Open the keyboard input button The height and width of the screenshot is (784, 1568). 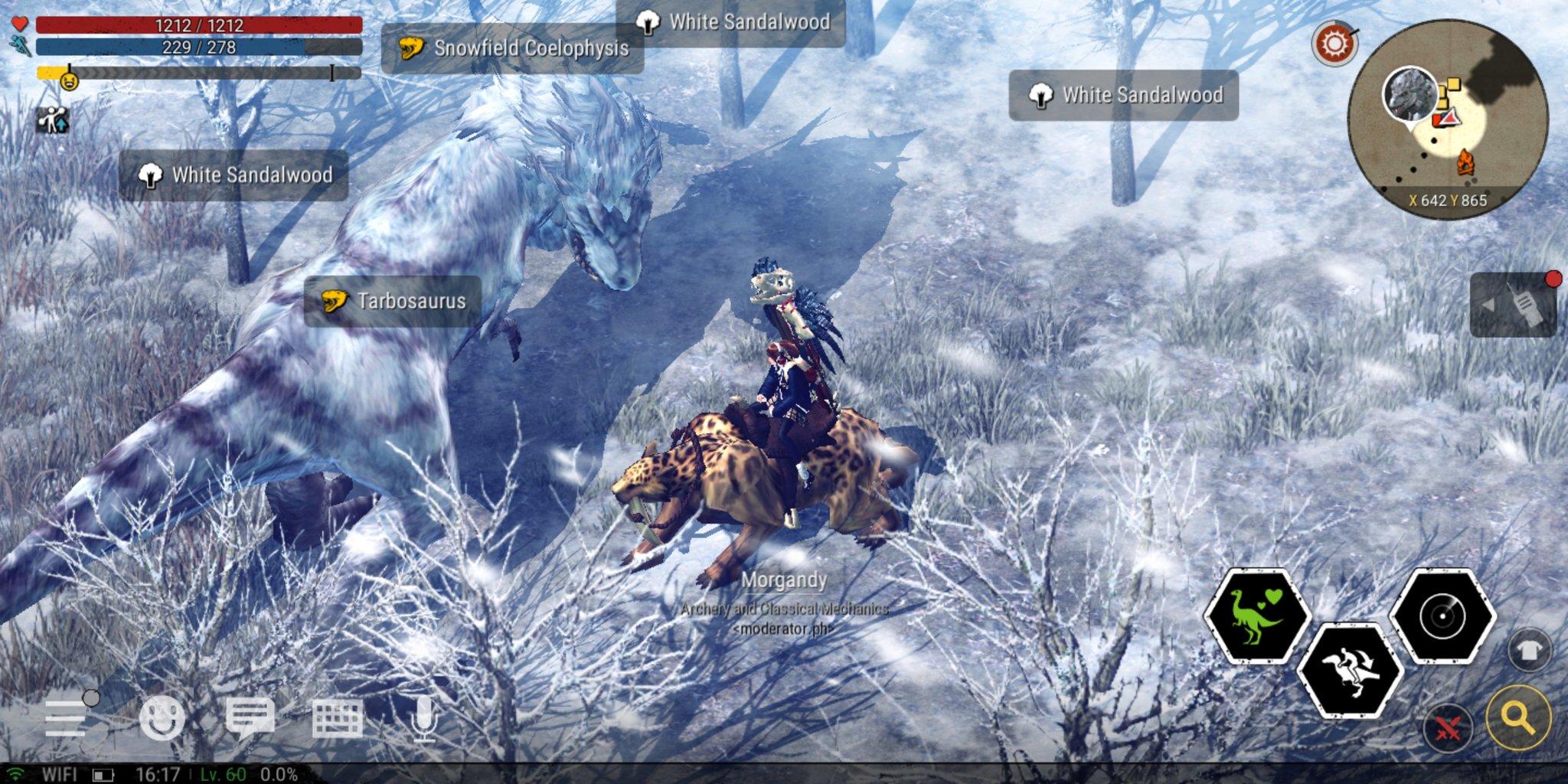point(337,719)
